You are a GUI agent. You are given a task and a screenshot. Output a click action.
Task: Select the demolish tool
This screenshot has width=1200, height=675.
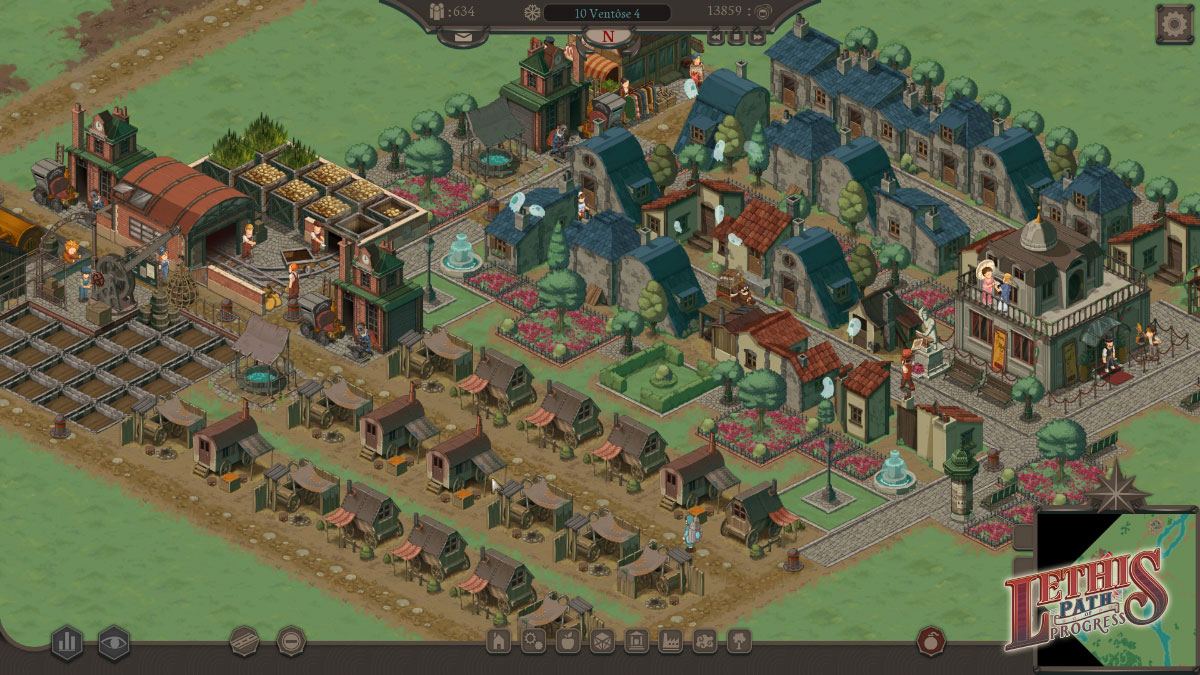point(291,640)
